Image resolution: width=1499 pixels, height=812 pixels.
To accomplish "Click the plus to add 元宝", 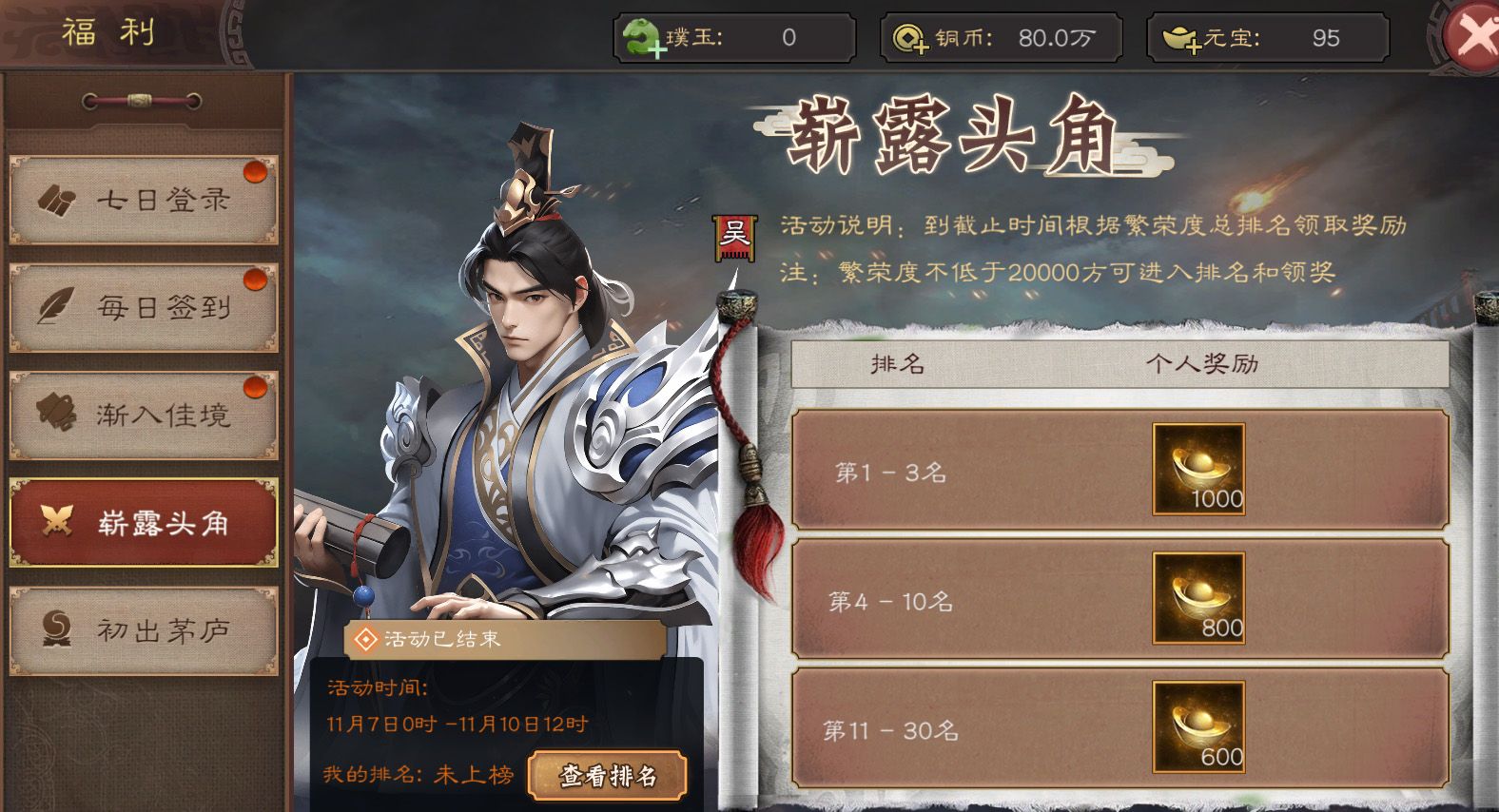I will tap(1192, 46).
